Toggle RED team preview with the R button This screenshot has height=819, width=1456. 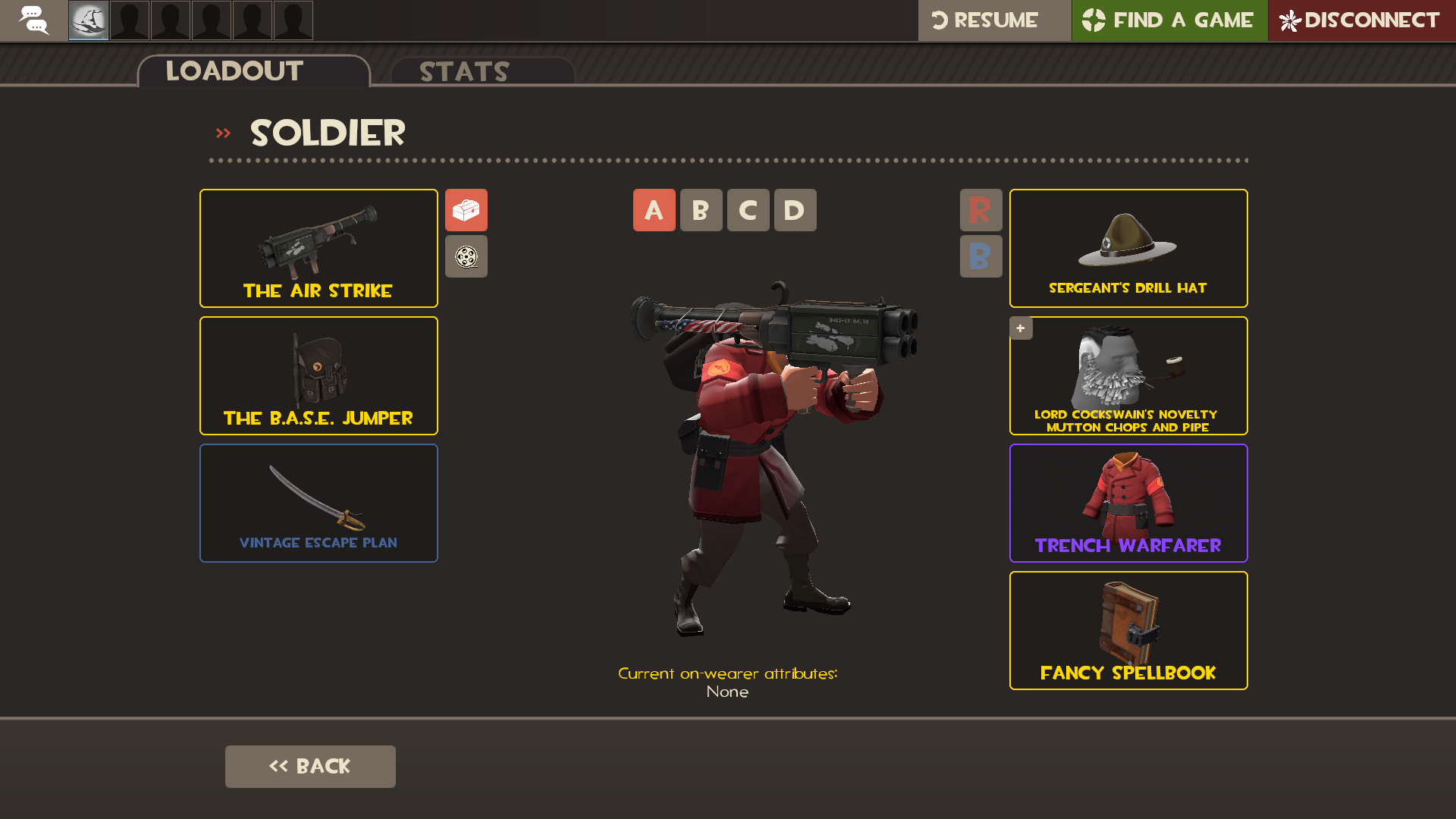tap(981, 210)
